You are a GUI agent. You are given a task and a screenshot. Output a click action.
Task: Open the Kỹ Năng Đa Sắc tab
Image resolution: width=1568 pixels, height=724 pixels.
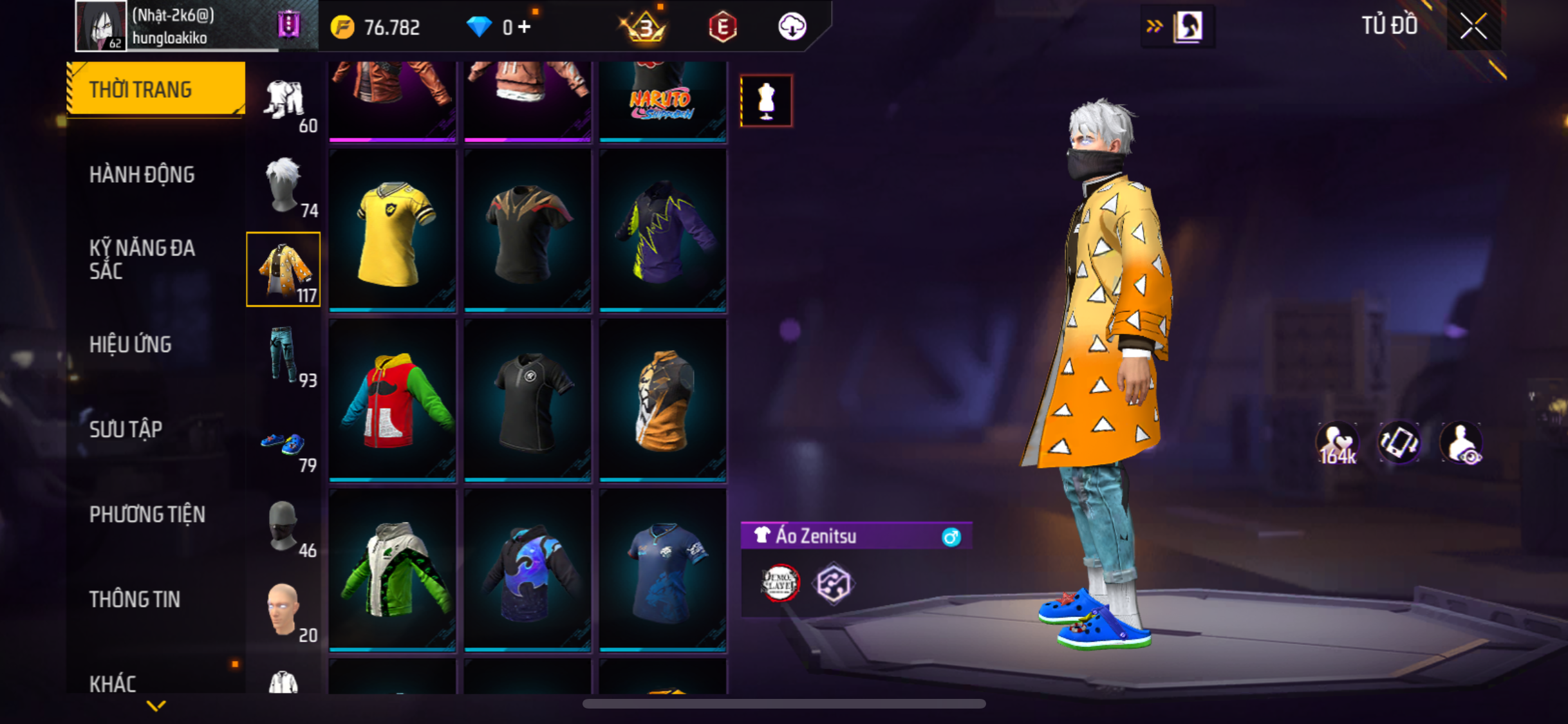click(142, 259)
